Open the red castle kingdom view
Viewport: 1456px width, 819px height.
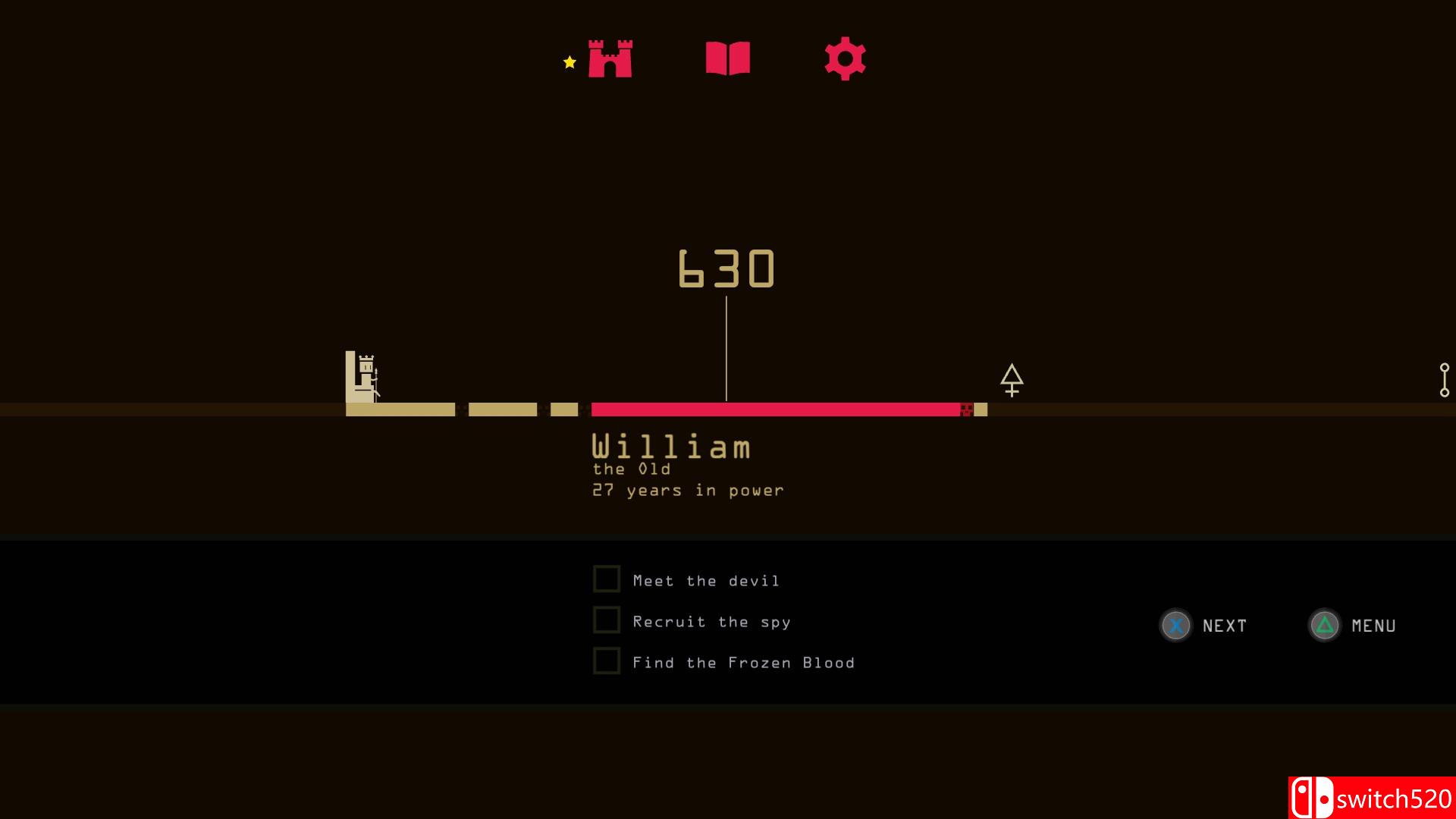click(x=610, y=59)
